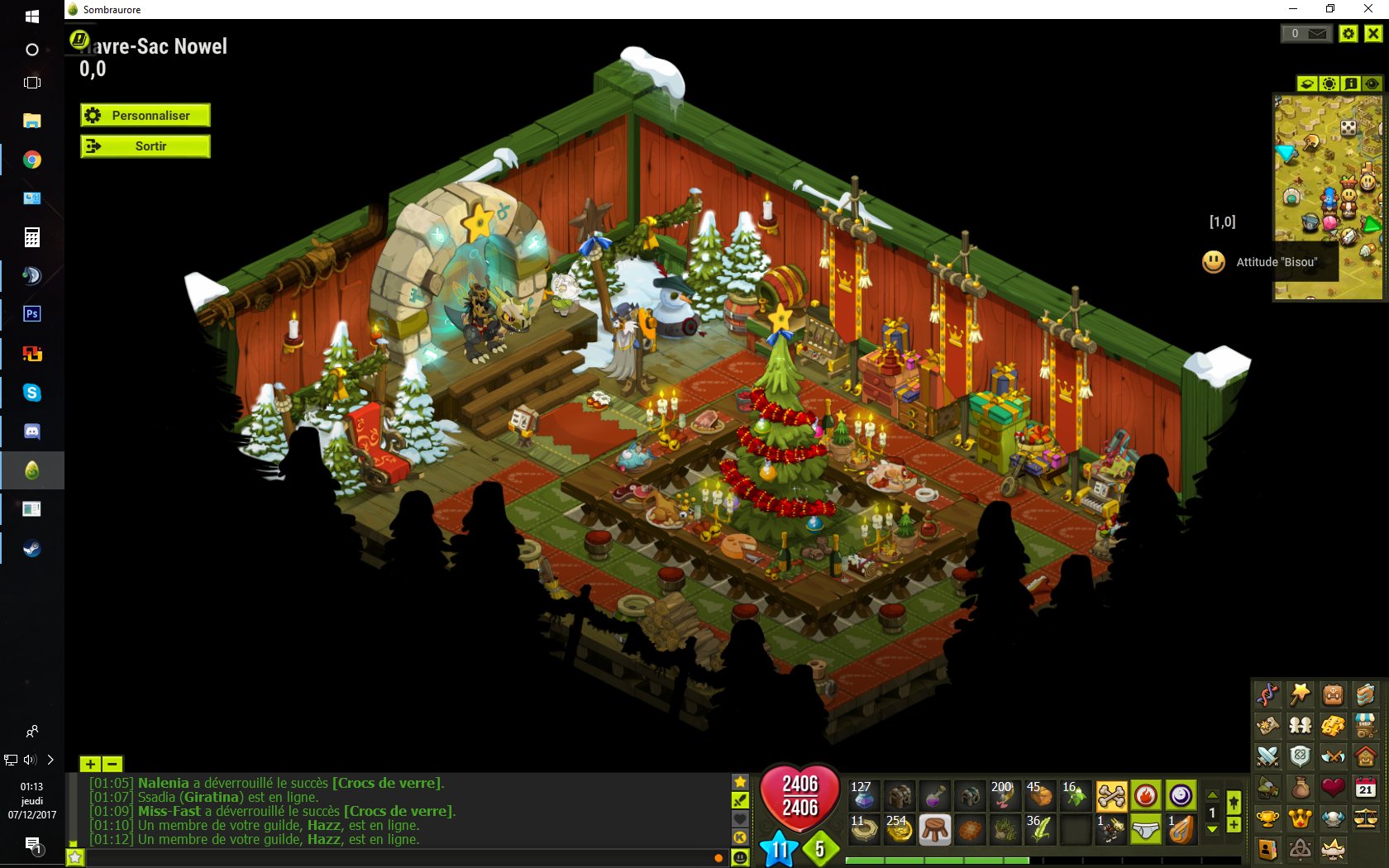Screen dimensions: 1389x868
Task: Open the mail inbox envelope
Action: click(x=1316, y=34)
